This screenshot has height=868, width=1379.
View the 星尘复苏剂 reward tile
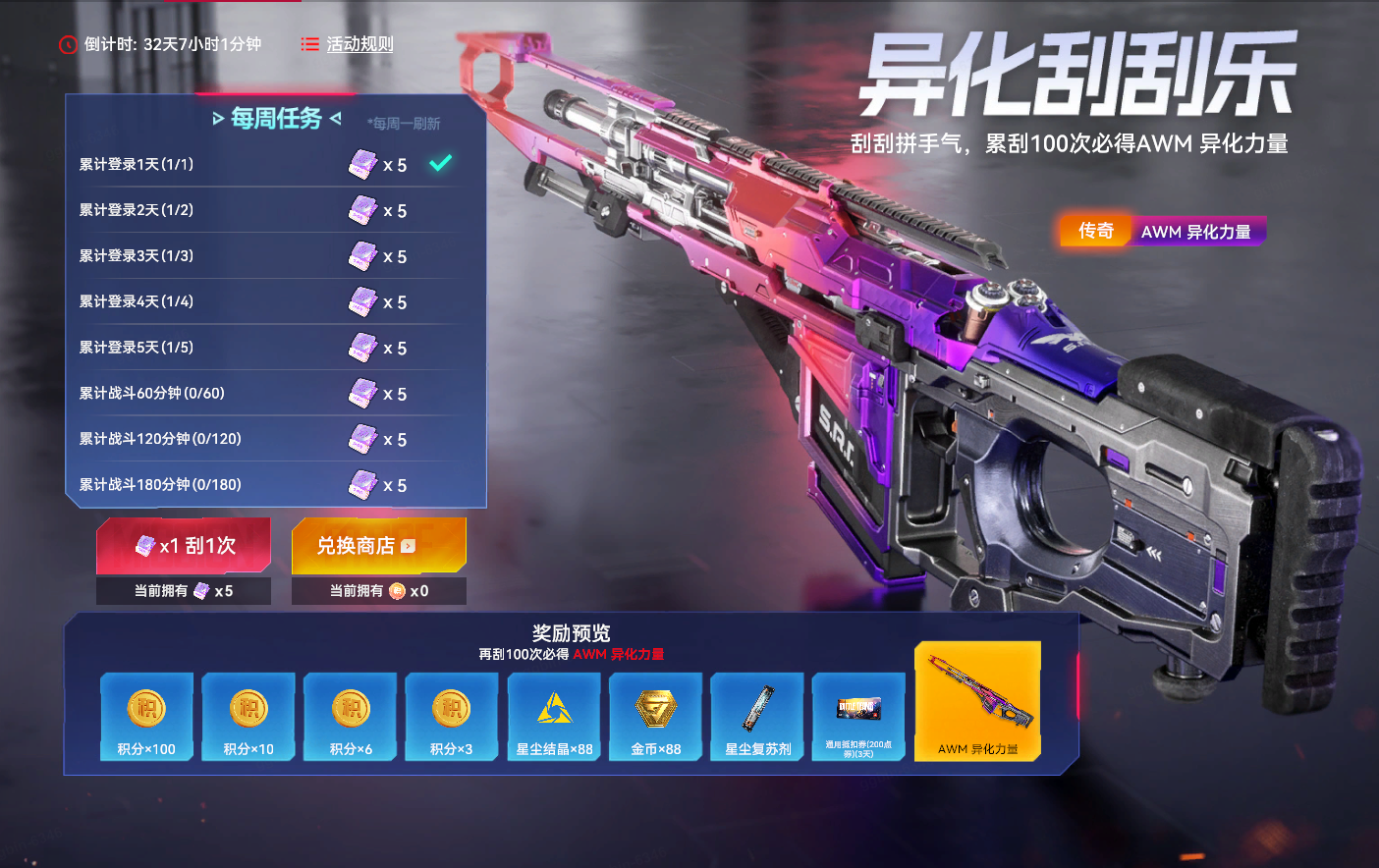(757, 717)
